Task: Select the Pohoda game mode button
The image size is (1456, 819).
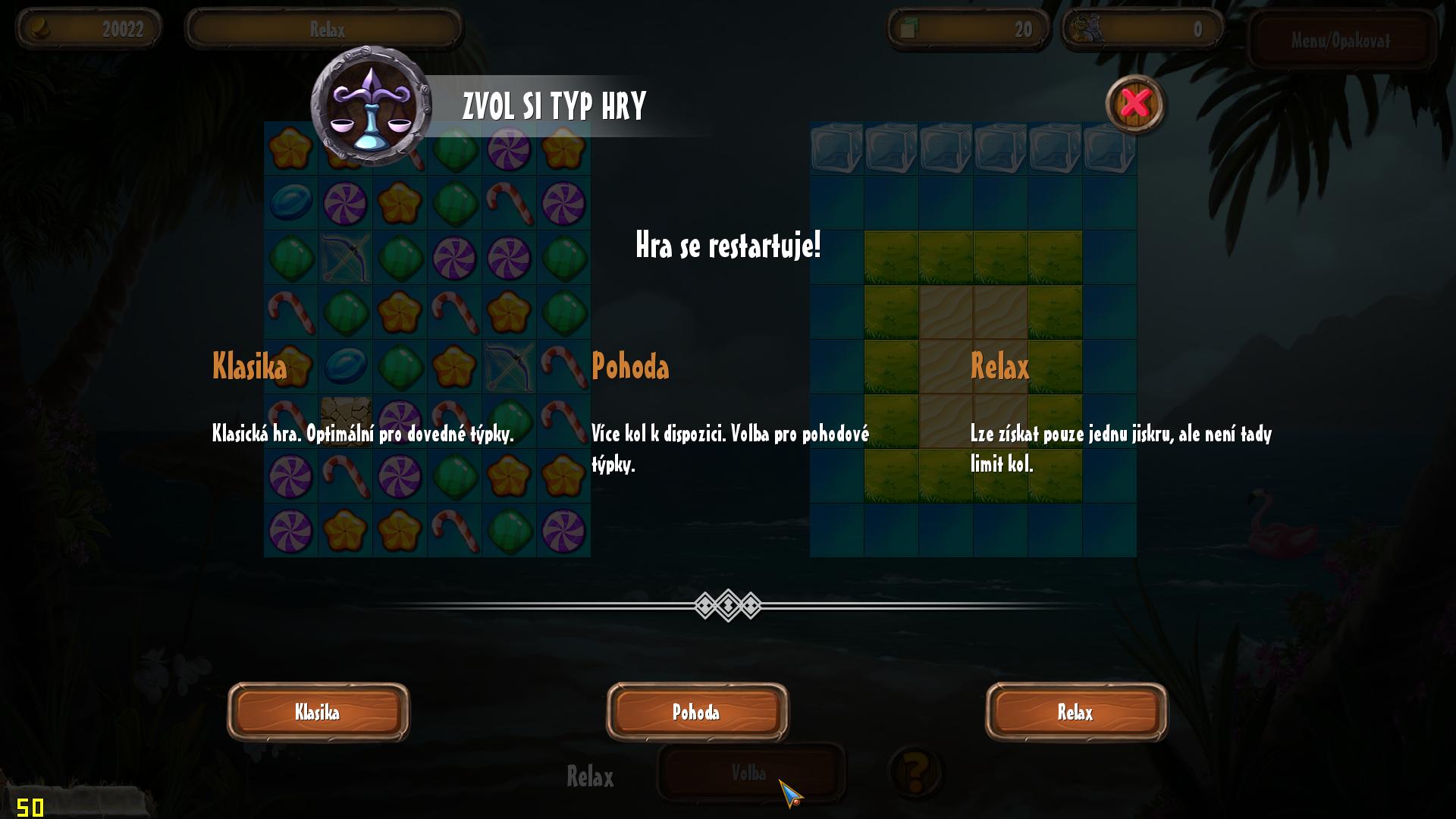Action: [x=697, y=712]
